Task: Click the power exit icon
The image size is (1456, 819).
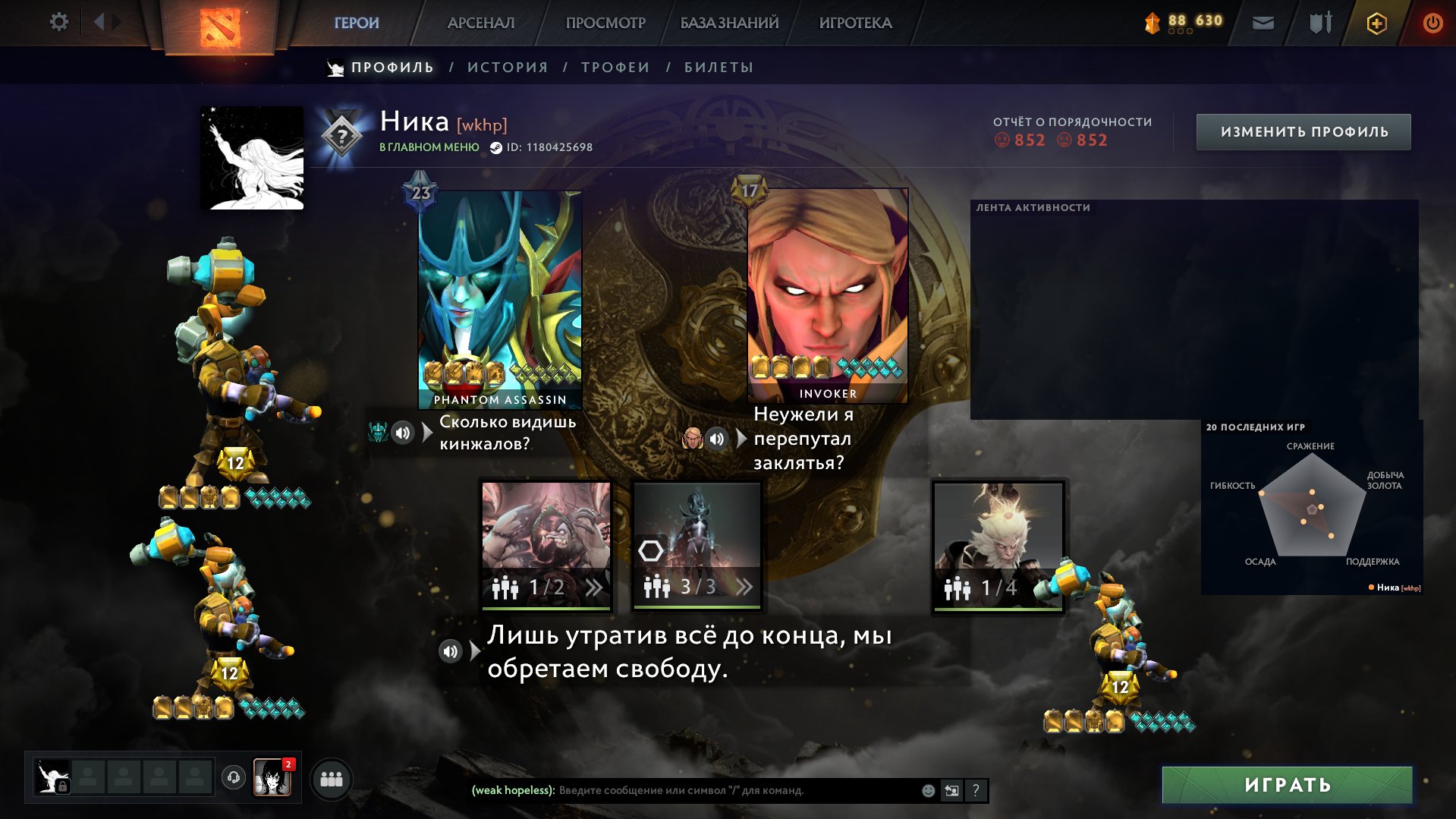Action: 1432,23
